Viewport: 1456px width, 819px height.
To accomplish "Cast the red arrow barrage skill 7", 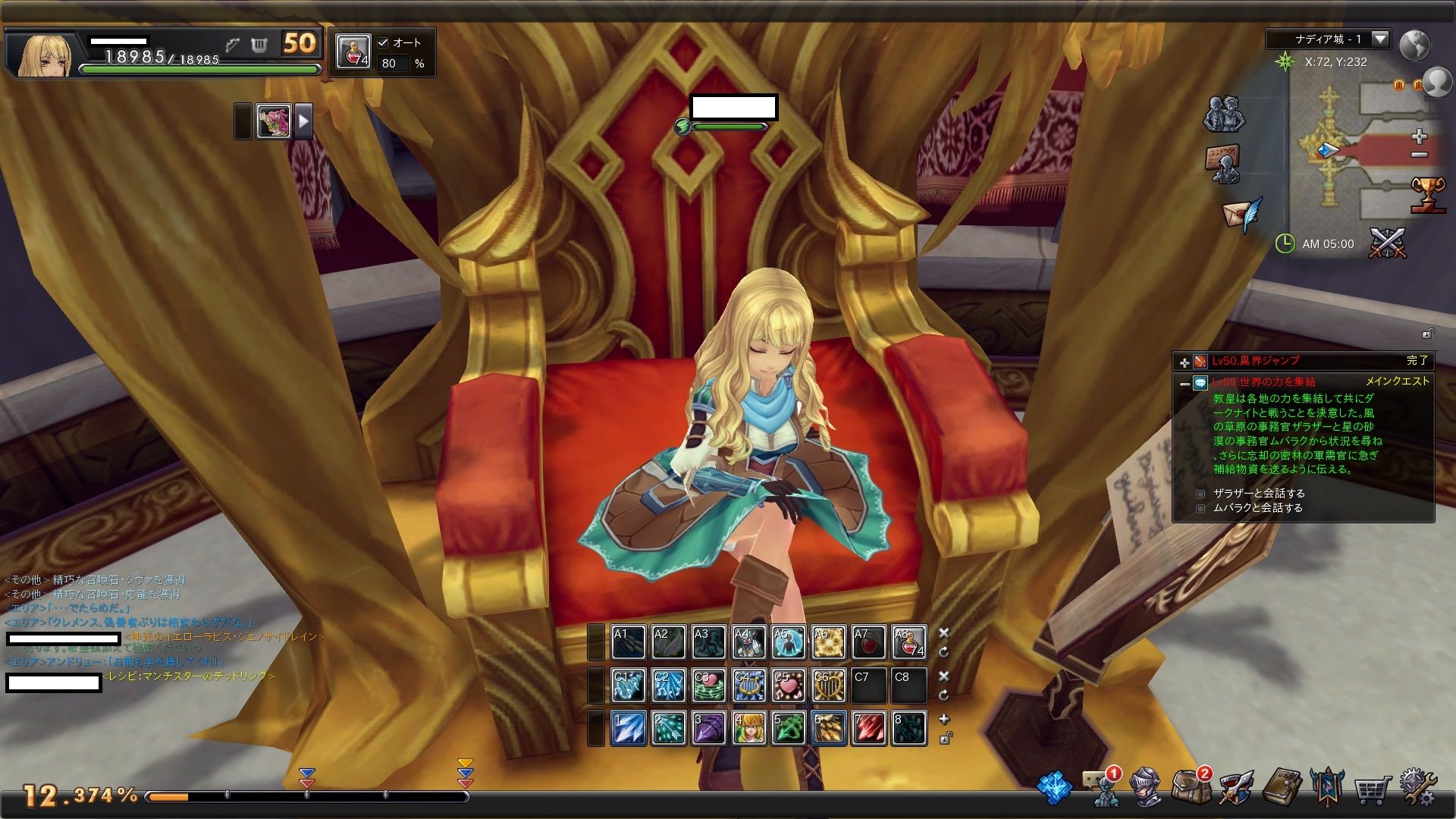I will pyautogui.click(x=868, y=728).
